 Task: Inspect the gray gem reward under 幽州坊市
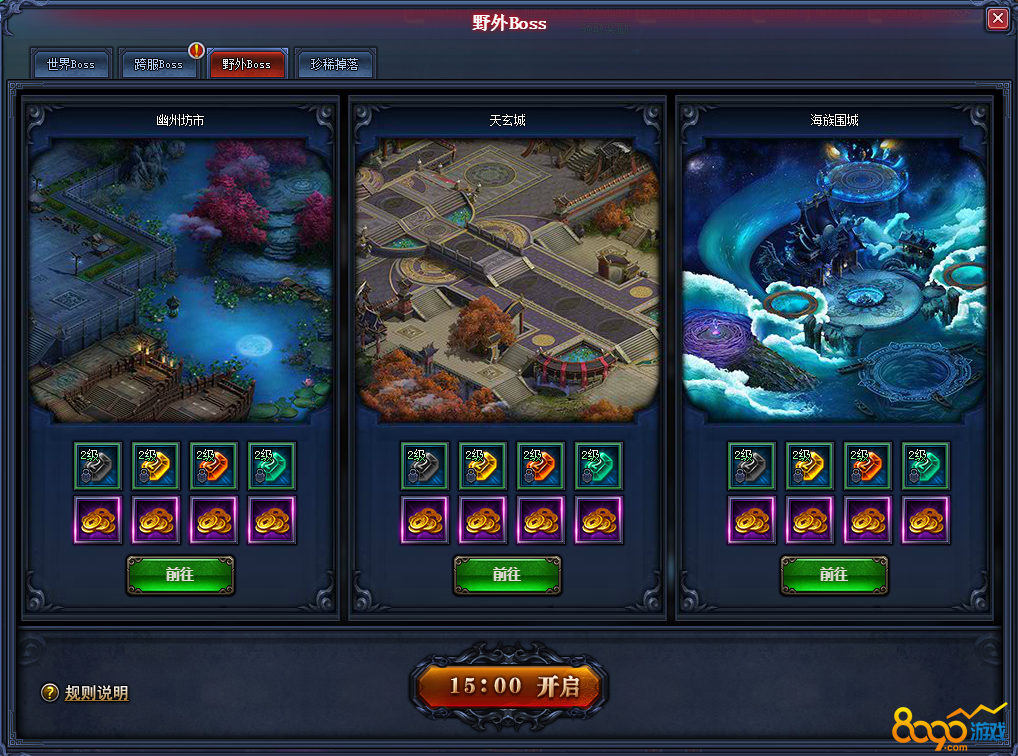98,466
